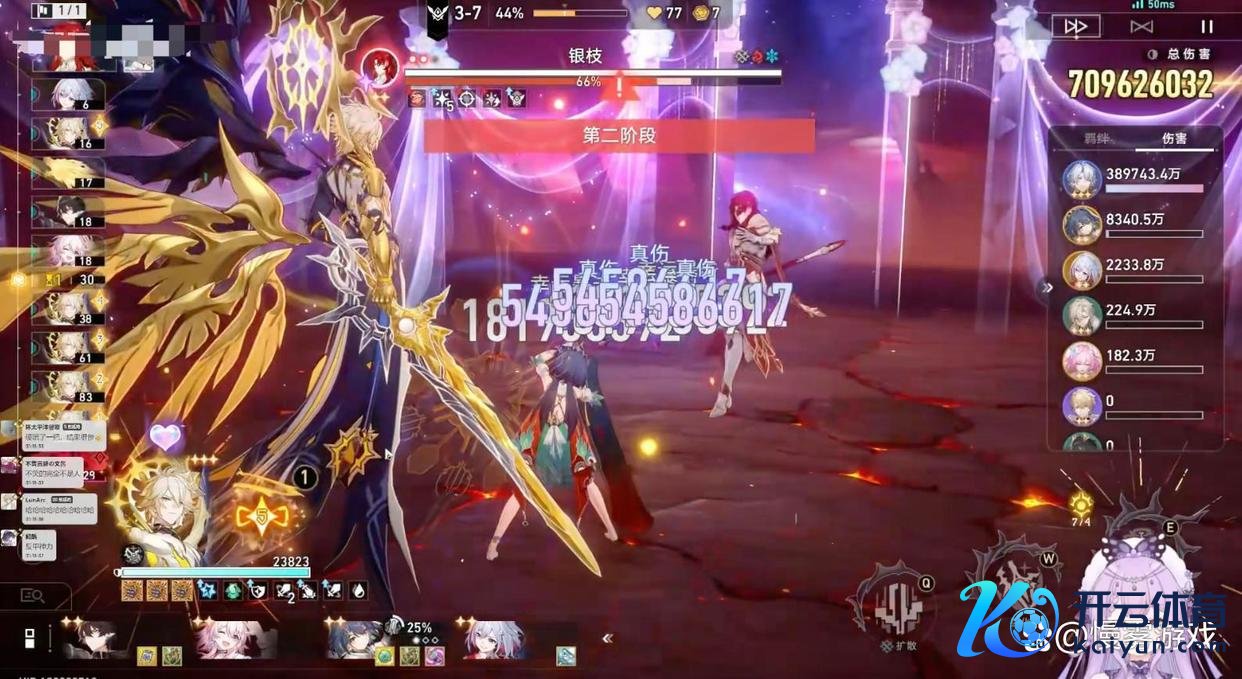Select the pink-haired character card in bottom bar
The width and height of the screenshot is (1242, 679).
coord(236,640)
